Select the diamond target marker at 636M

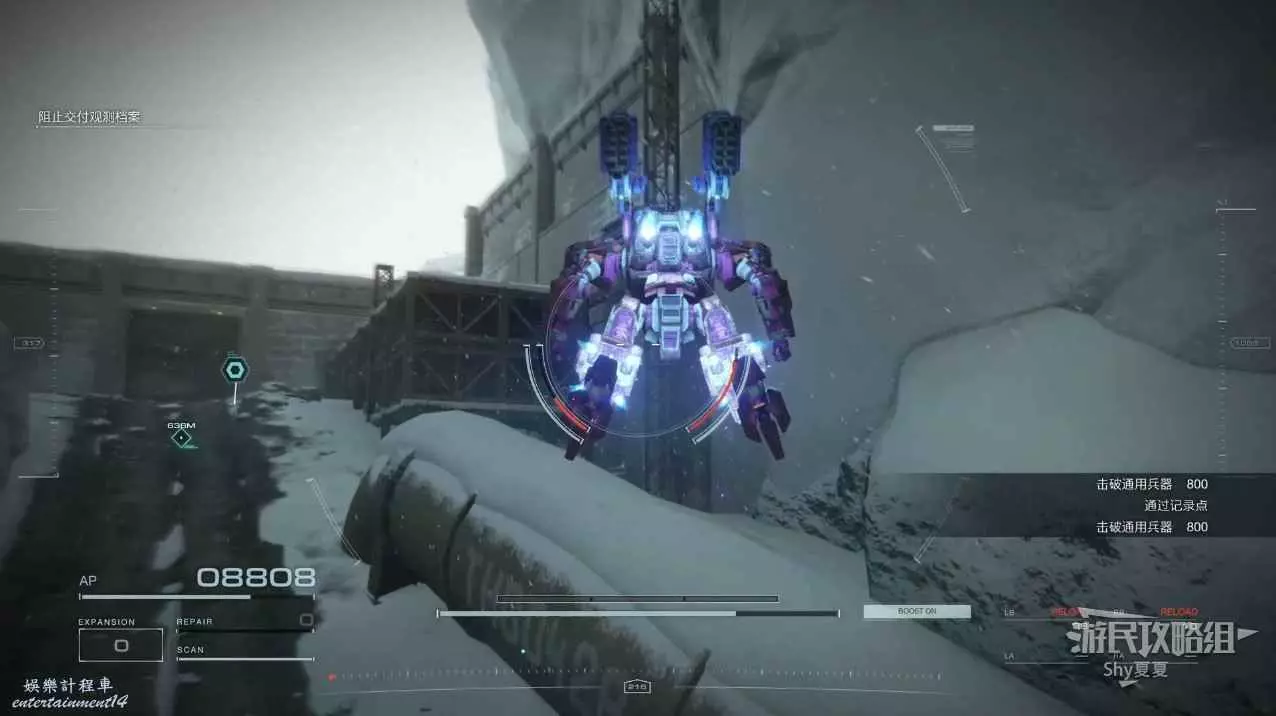point(181,438)
